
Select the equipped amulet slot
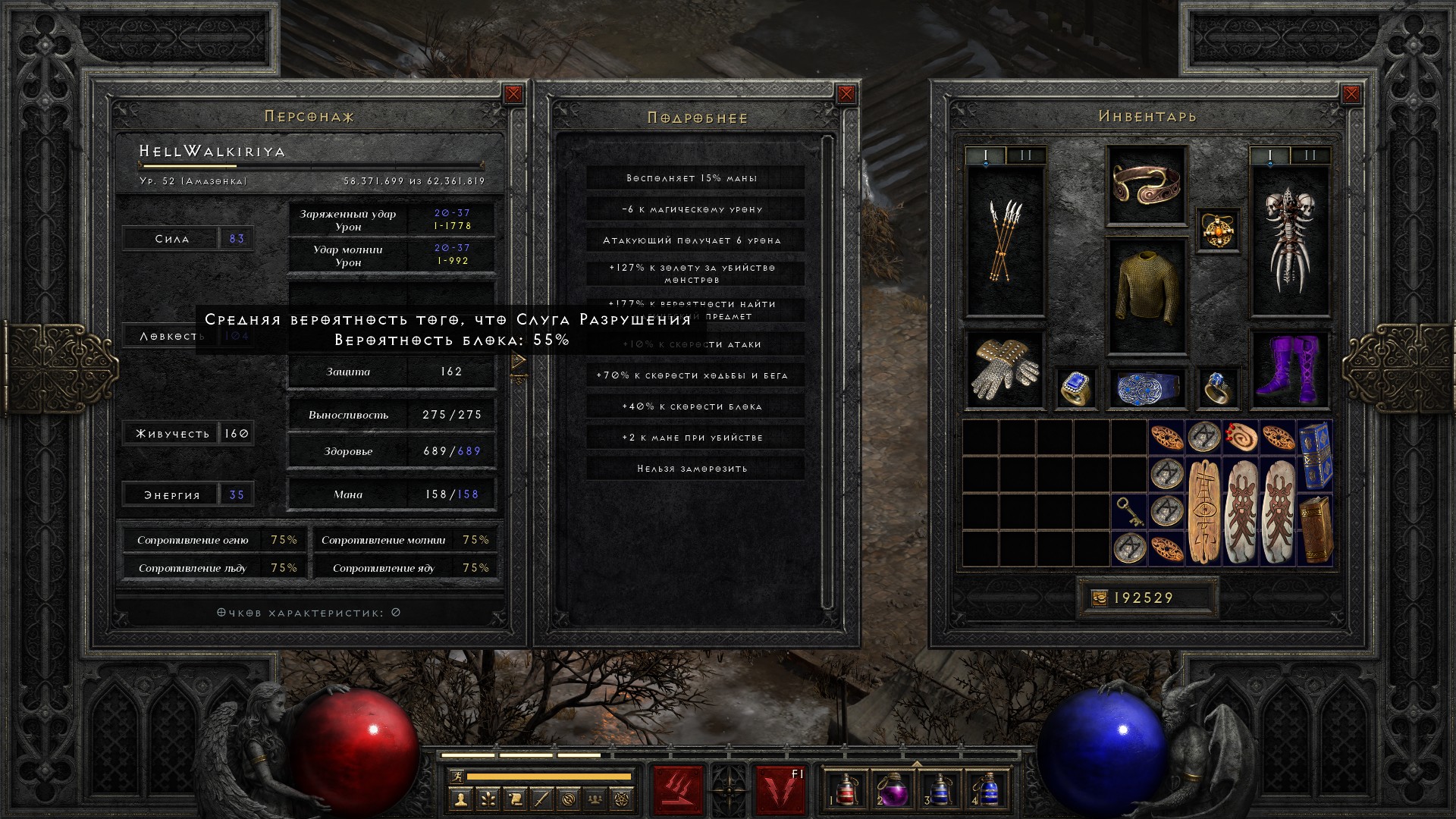(1218, 231)
